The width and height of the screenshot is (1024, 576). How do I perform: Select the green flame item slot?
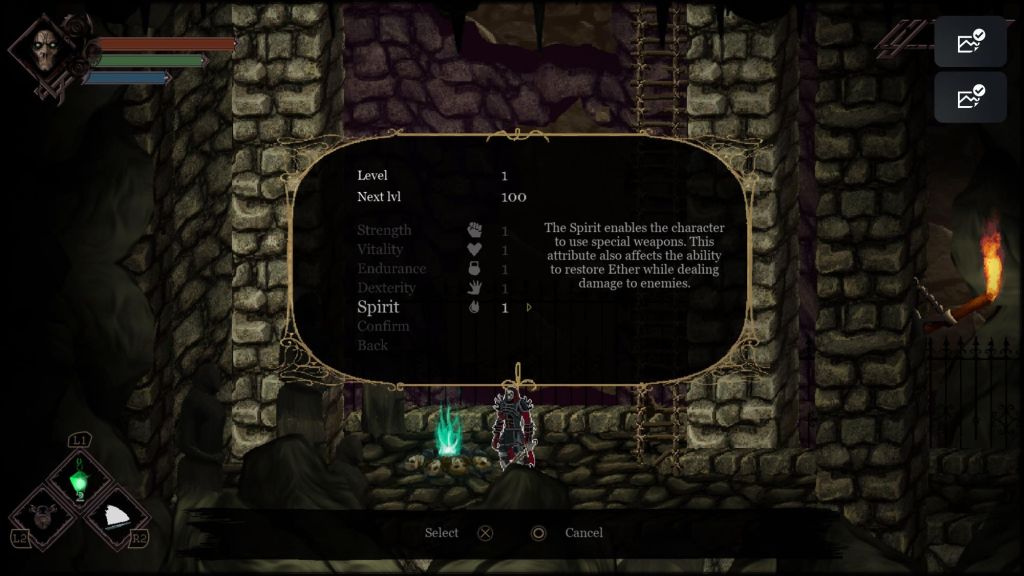pyautogui.click(x=79, y=481)
